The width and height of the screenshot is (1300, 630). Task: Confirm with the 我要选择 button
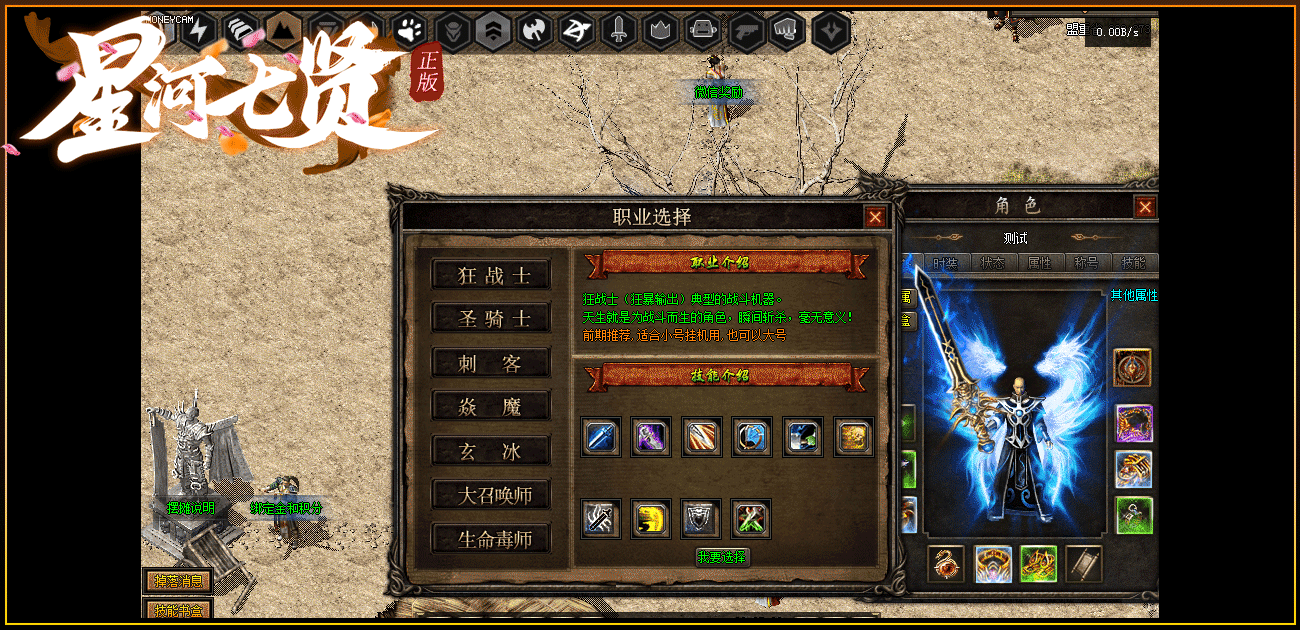point(722,557)
